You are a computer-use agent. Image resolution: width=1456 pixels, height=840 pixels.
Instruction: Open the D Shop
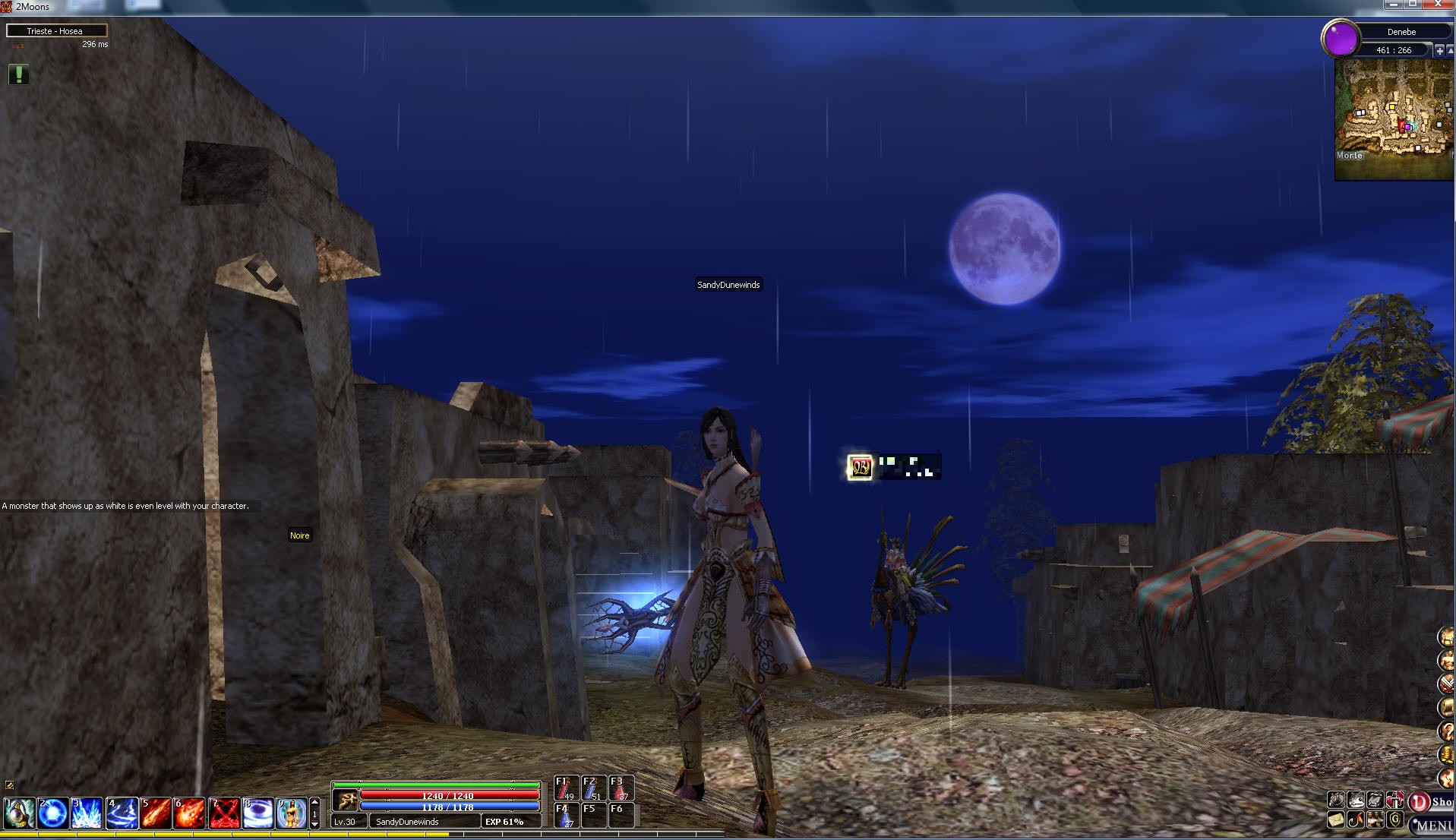point(1431,802)
